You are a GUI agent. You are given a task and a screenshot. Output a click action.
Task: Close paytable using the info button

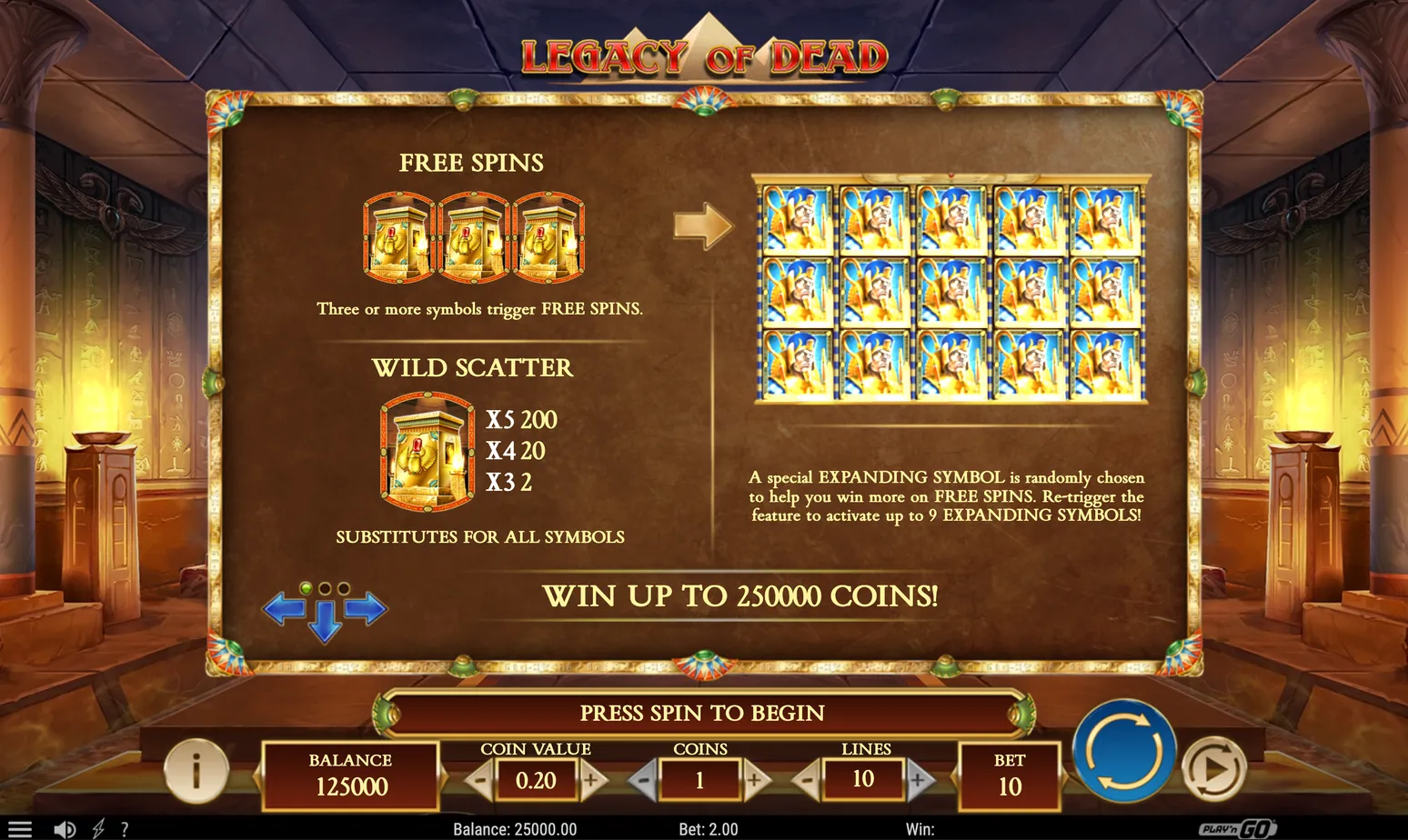(196, 771)
